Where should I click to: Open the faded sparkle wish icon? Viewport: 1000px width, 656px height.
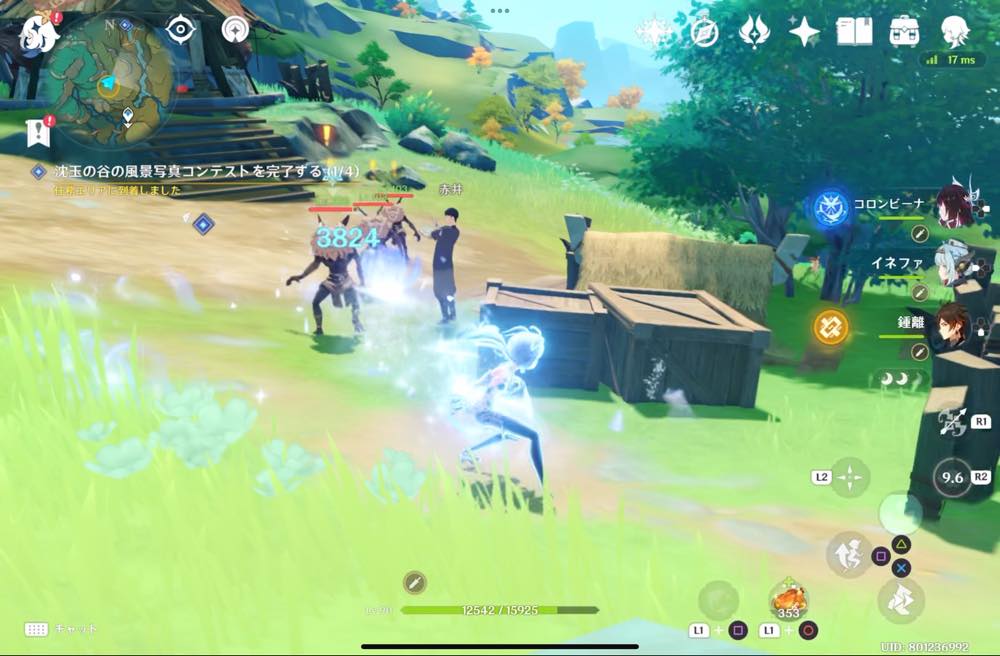(653, 32)
